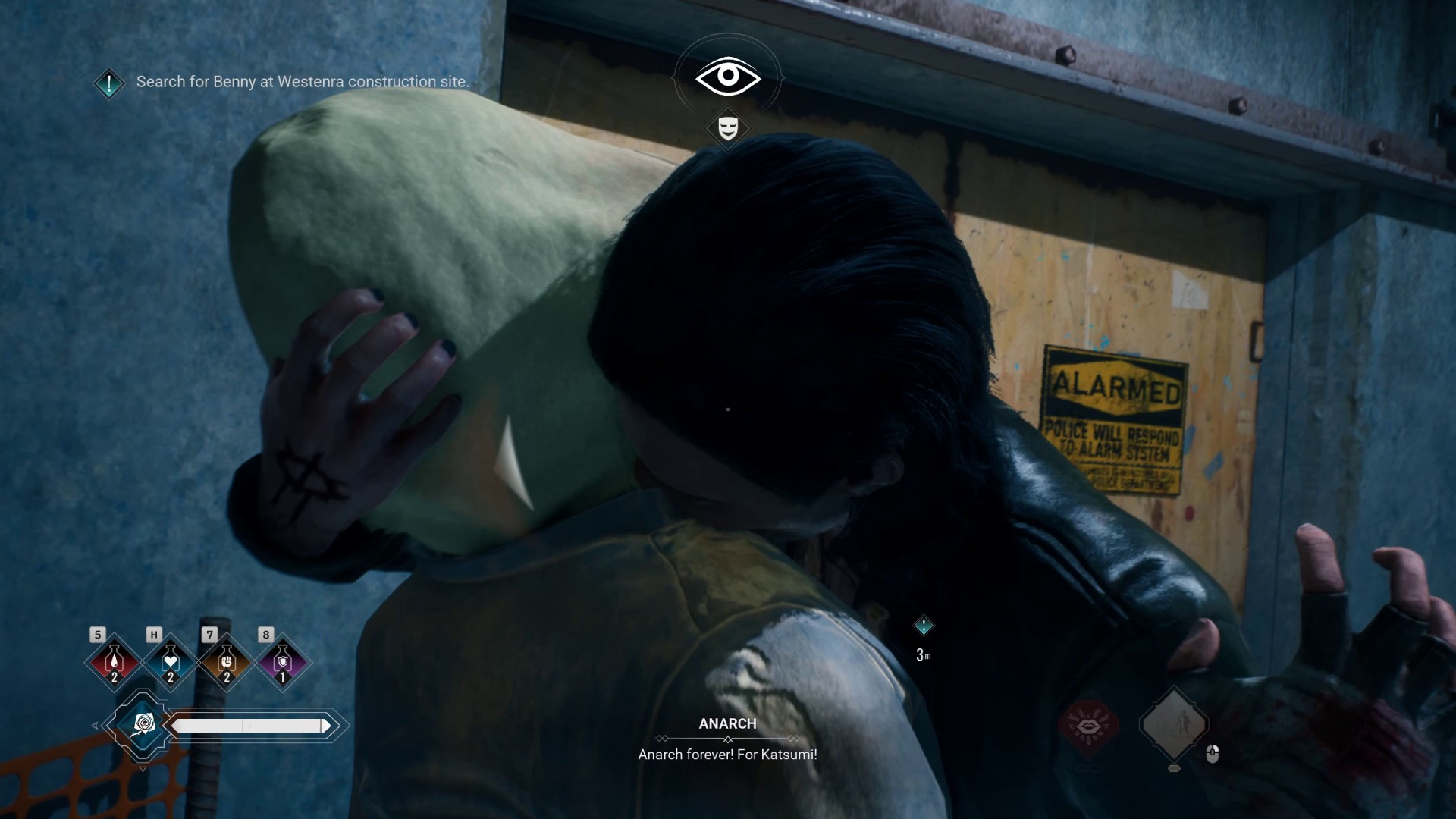Select the objective waypoint marker showing 3m

click(924, 626)
